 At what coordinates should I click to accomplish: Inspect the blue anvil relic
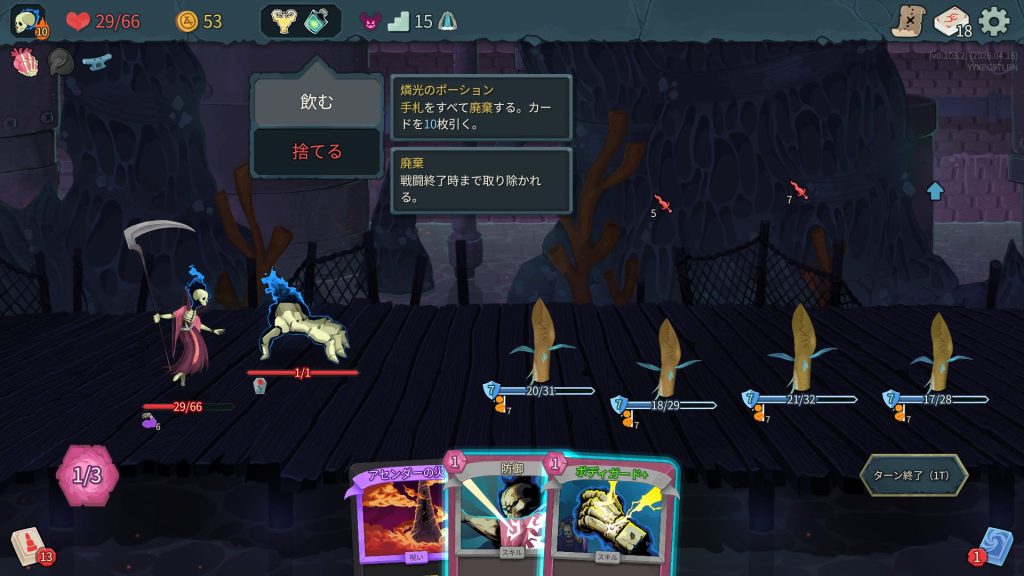pos(96,62)
